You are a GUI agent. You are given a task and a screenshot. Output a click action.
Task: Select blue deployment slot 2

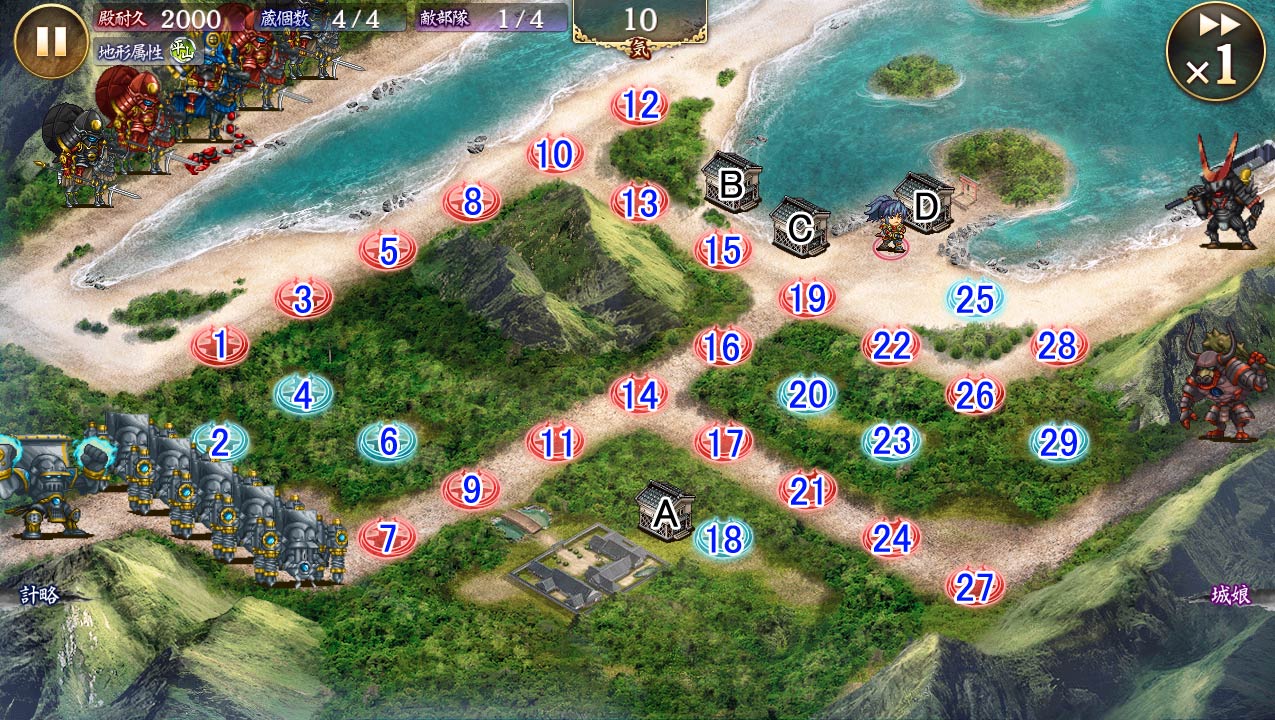click(x=220, y=441)
